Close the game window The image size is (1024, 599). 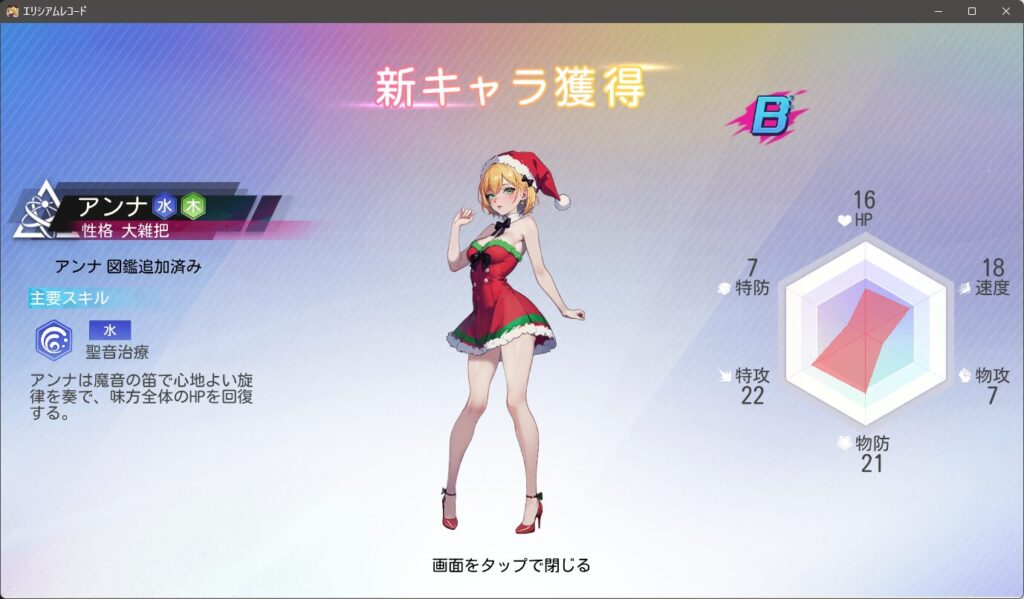[x=1003, y=11]
